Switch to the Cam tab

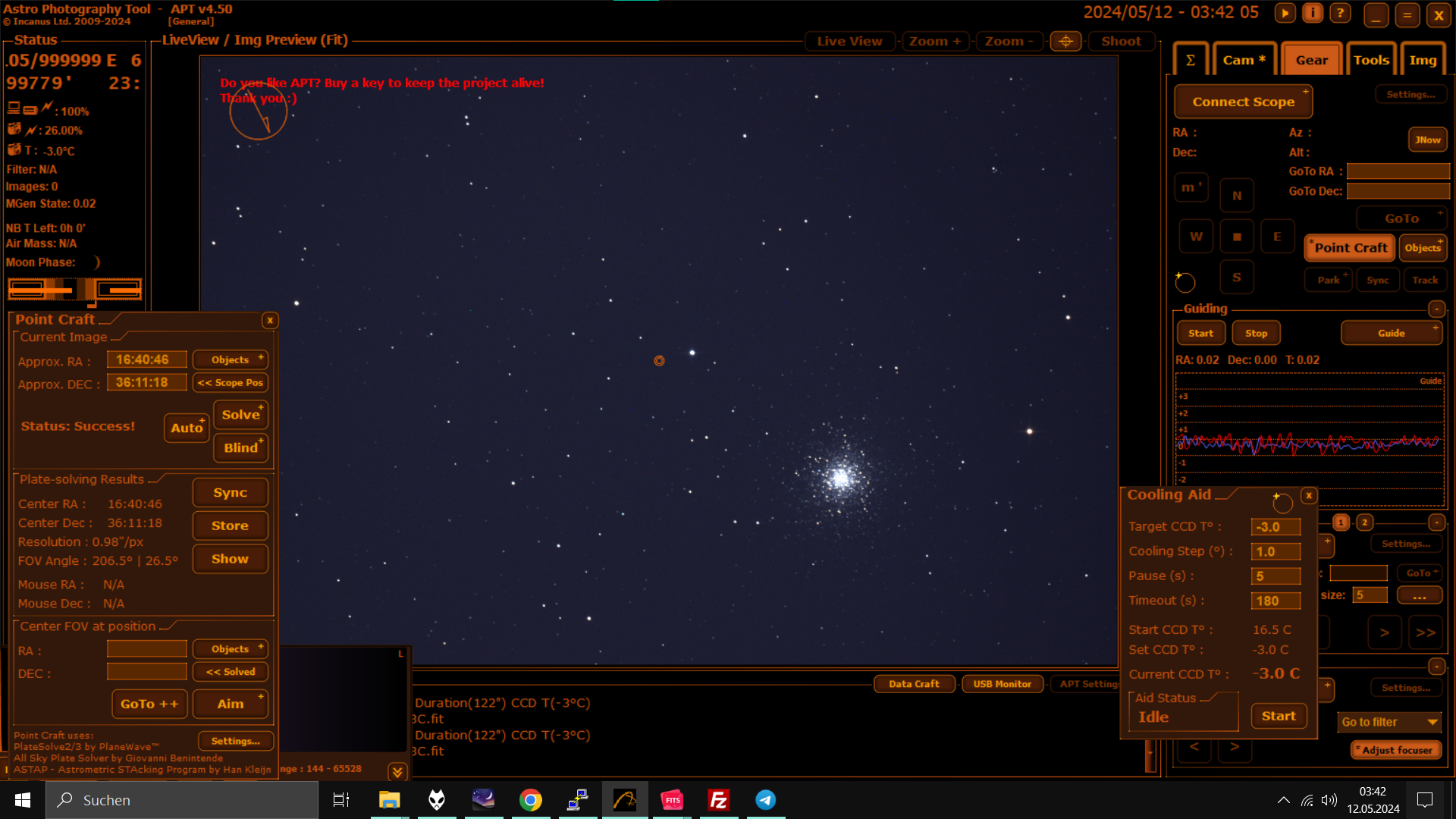1244,60
